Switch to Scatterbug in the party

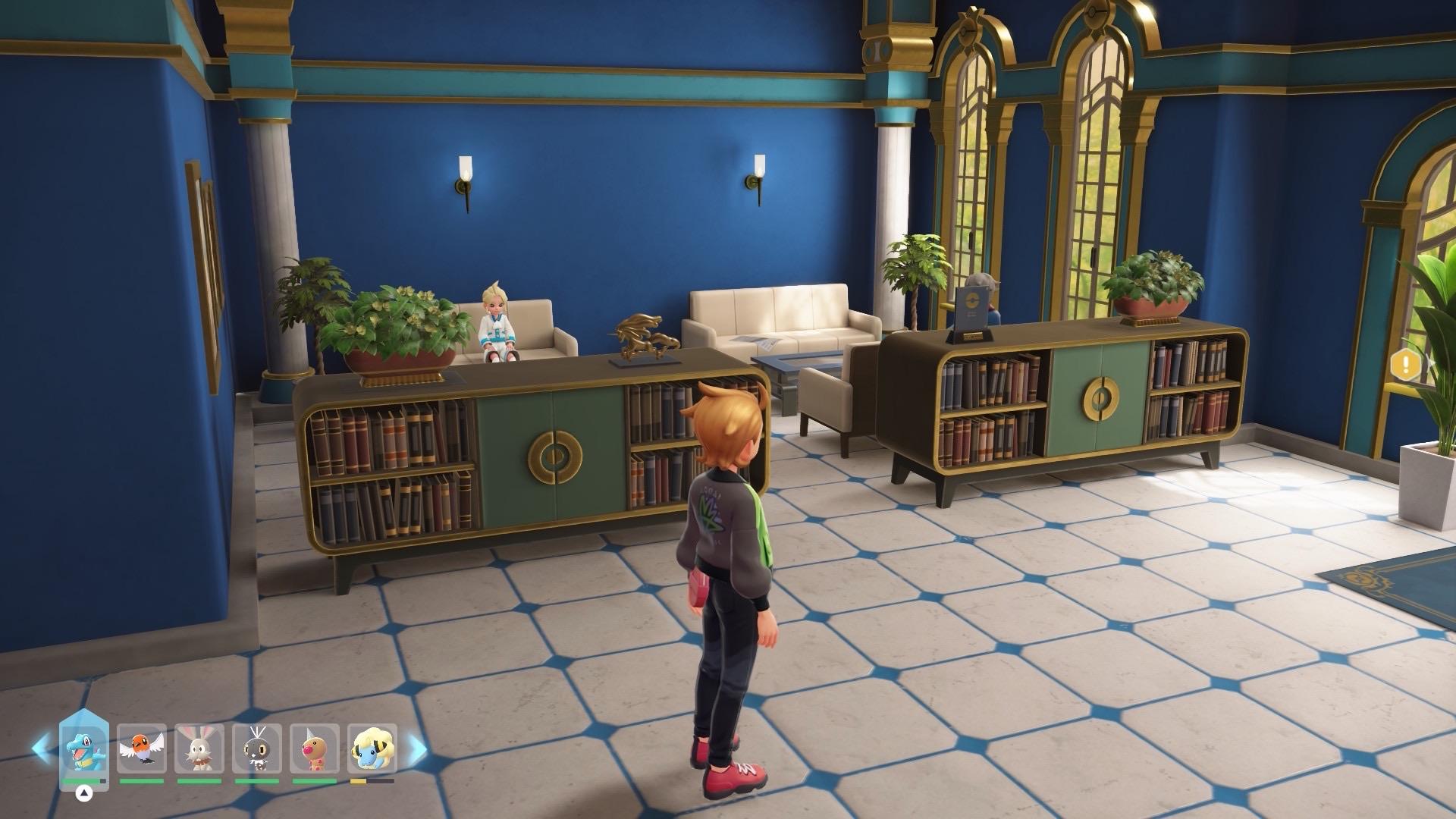pyautogui.click(x=257, y=749)
